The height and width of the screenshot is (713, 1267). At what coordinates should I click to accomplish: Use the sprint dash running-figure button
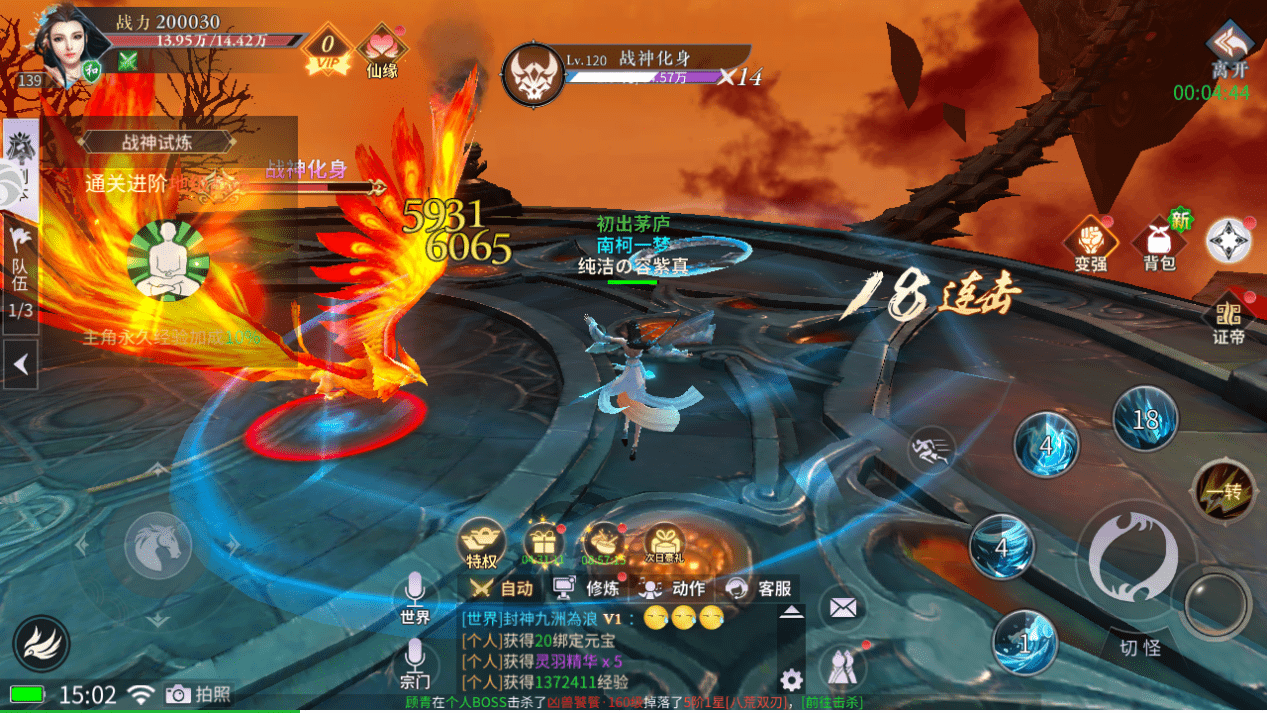[x=931, y=450]
